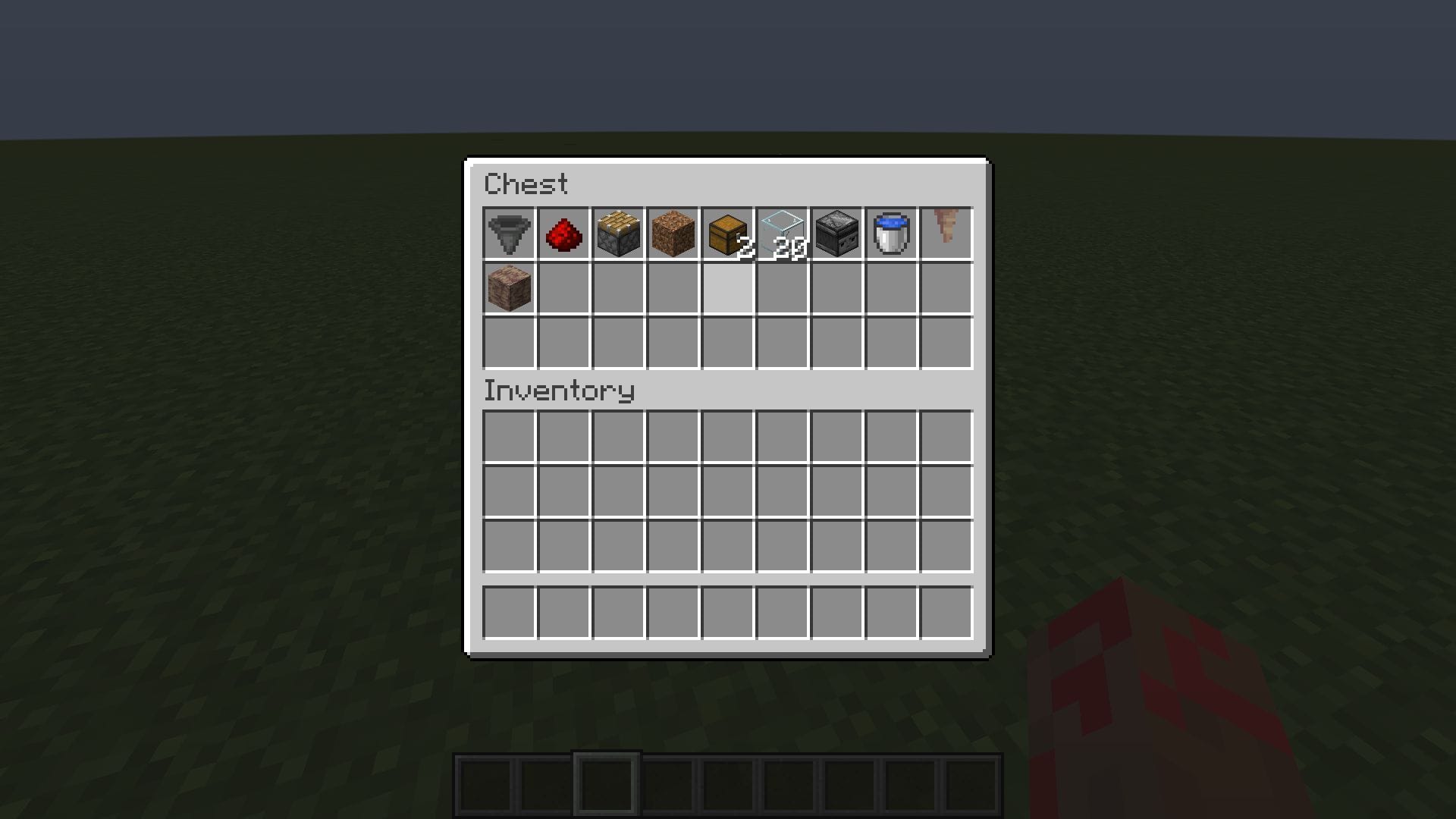Click the highlighted empty slot below the chests
1456x819 pixels.
(726, 287)
